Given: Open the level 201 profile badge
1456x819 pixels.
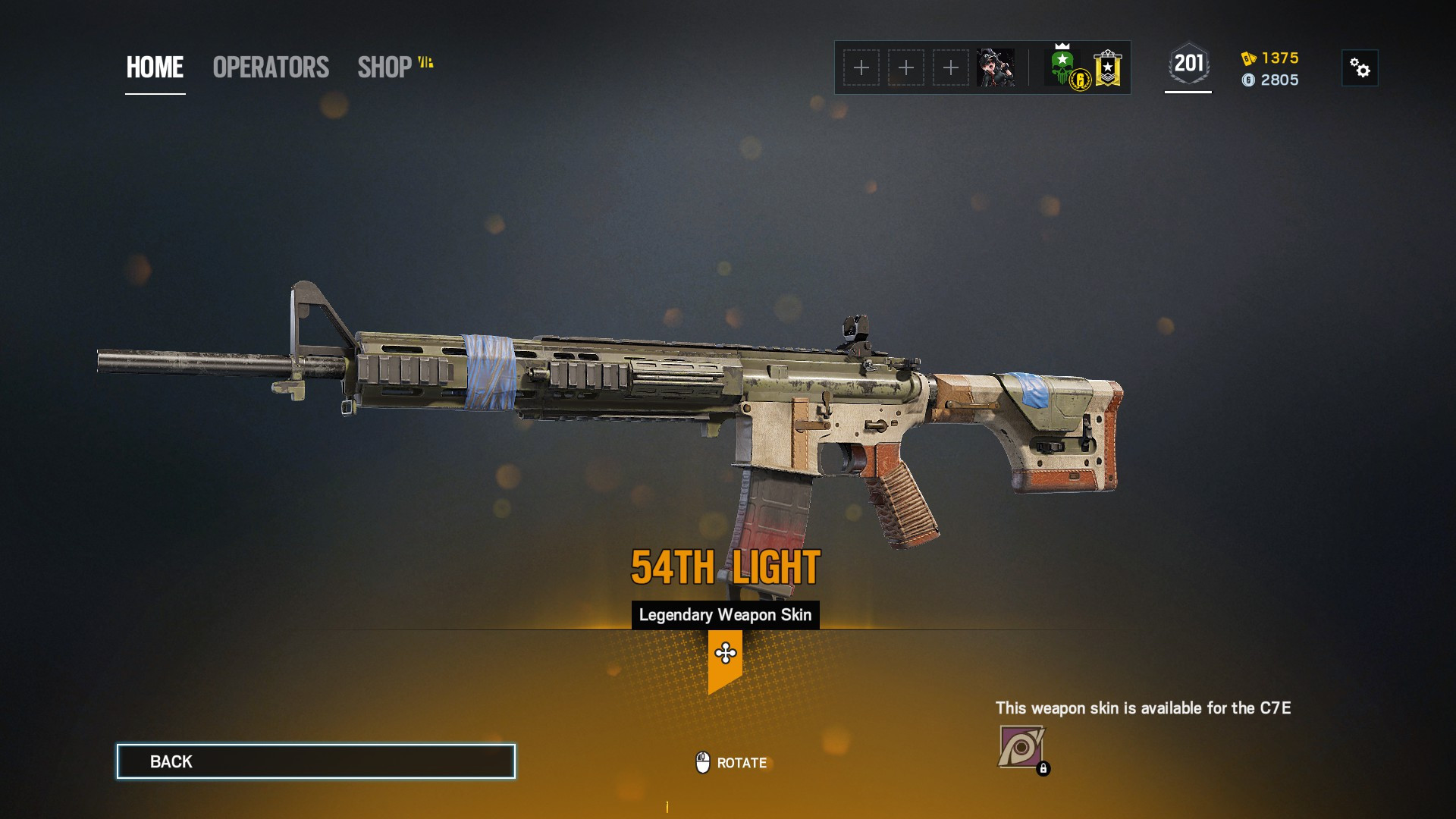Looking at the screenshot, I should [x=1188, y=65].
